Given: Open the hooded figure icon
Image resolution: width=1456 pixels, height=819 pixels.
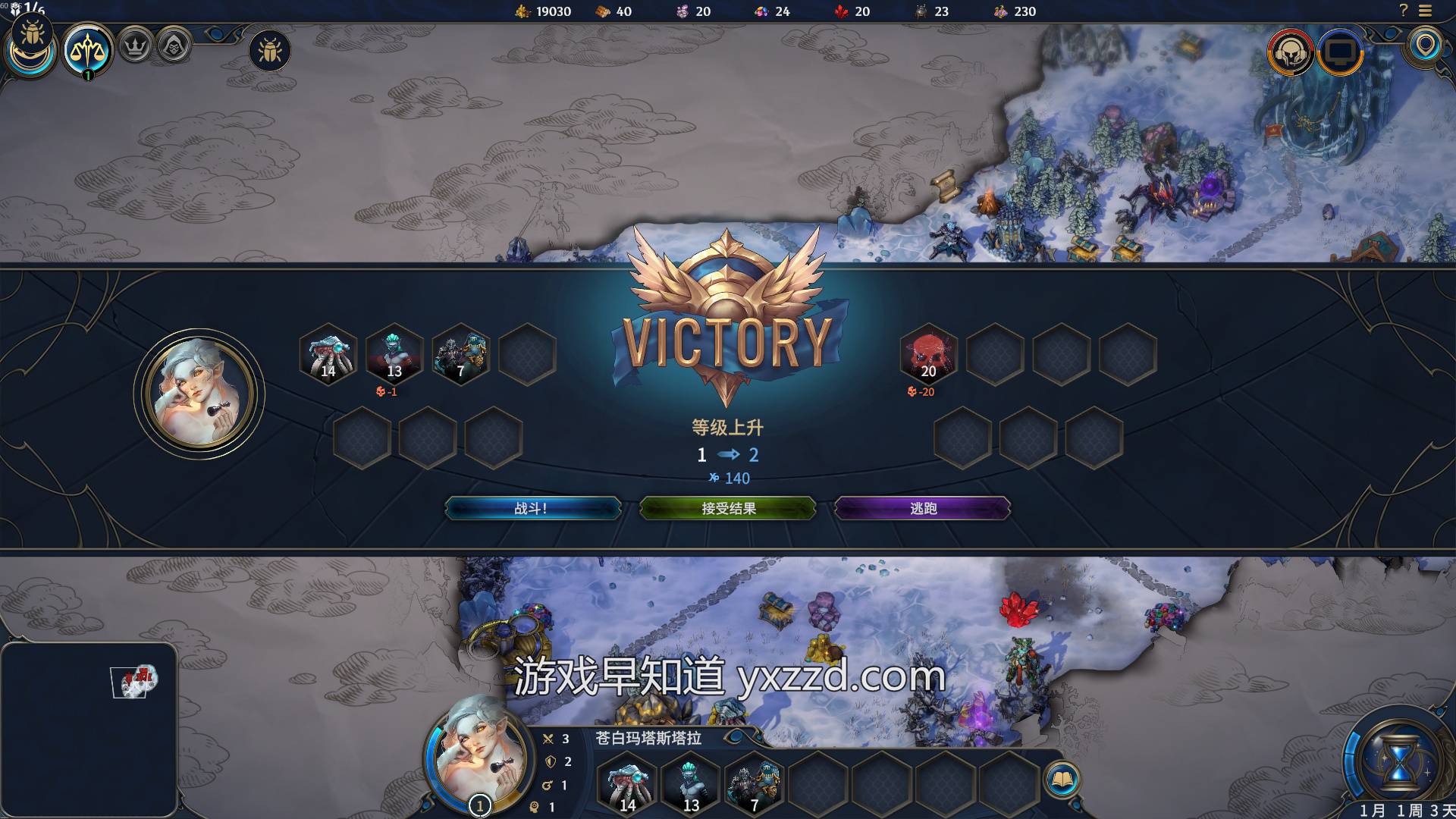Looking at the screenshot, I should 174,46.
